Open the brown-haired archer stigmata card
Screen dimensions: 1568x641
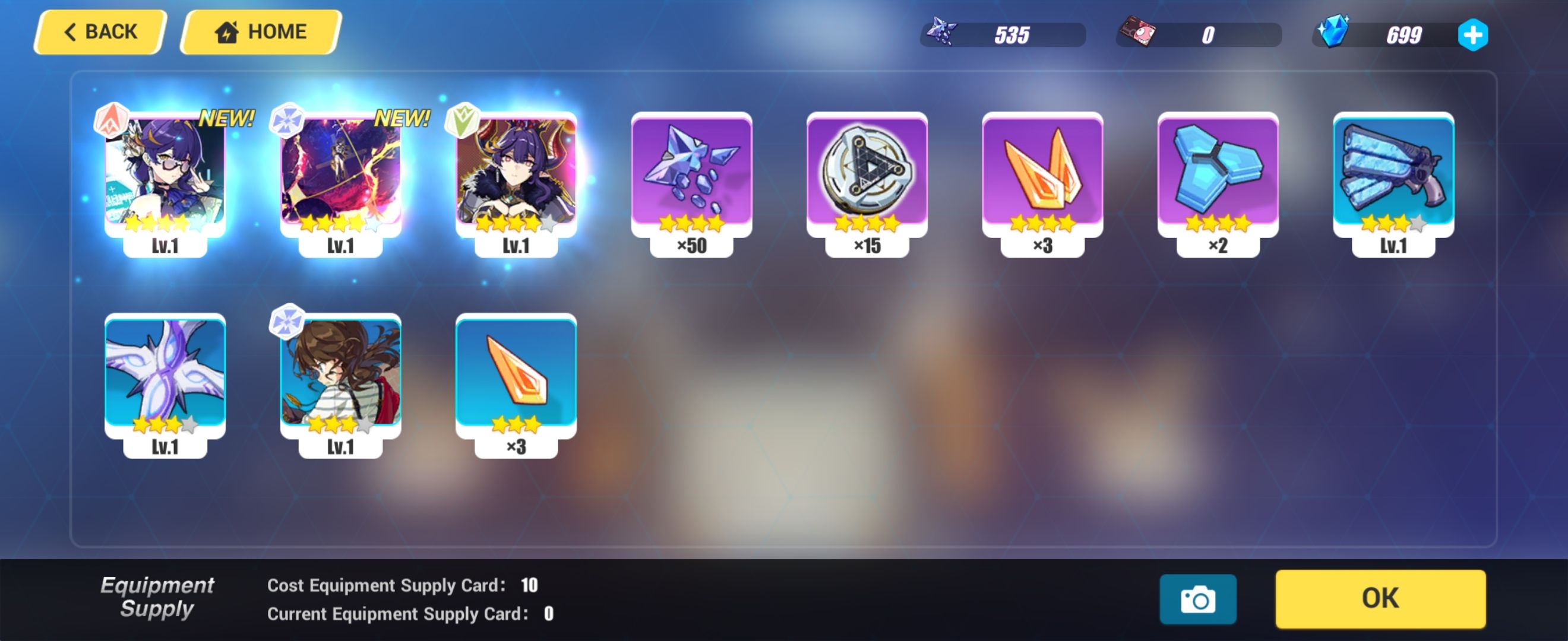click(342, 383)
